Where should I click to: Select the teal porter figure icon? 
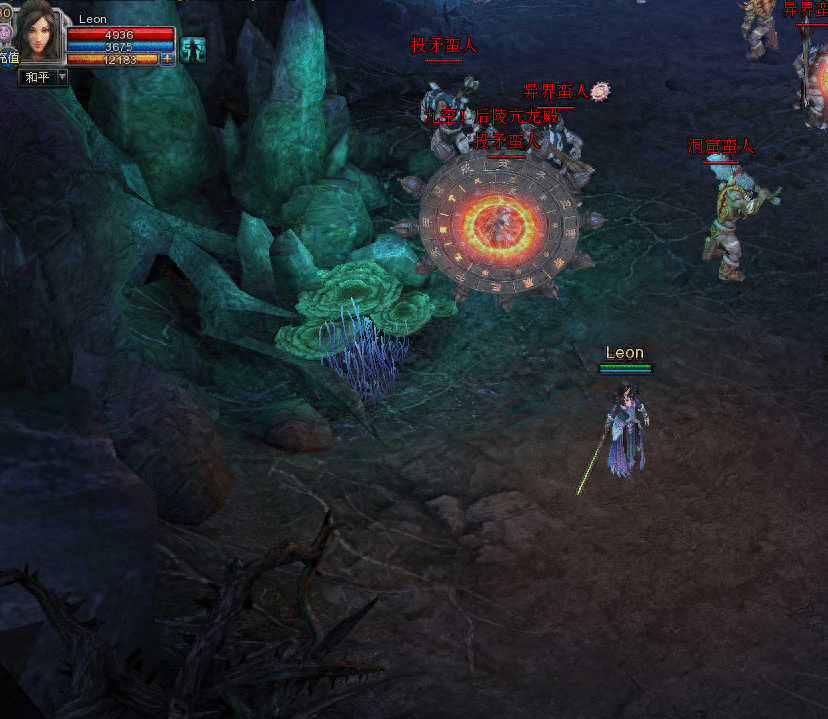coord(192,50)
